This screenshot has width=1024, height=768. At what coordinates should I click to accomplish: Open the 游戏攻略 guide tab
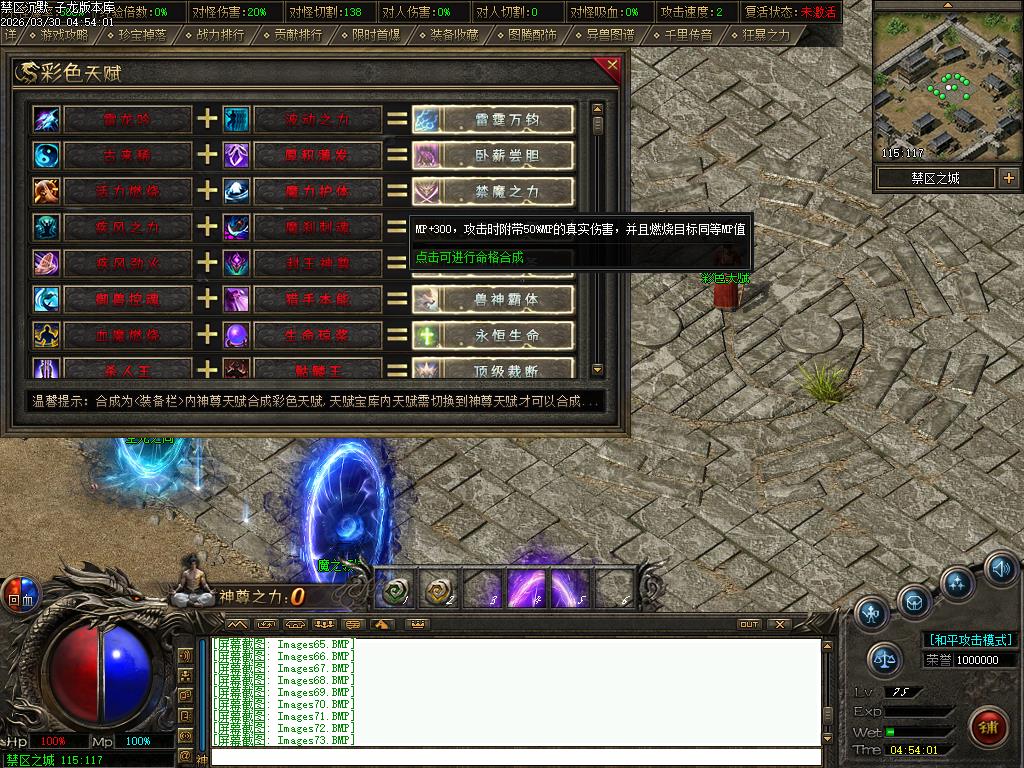point(64,35)
